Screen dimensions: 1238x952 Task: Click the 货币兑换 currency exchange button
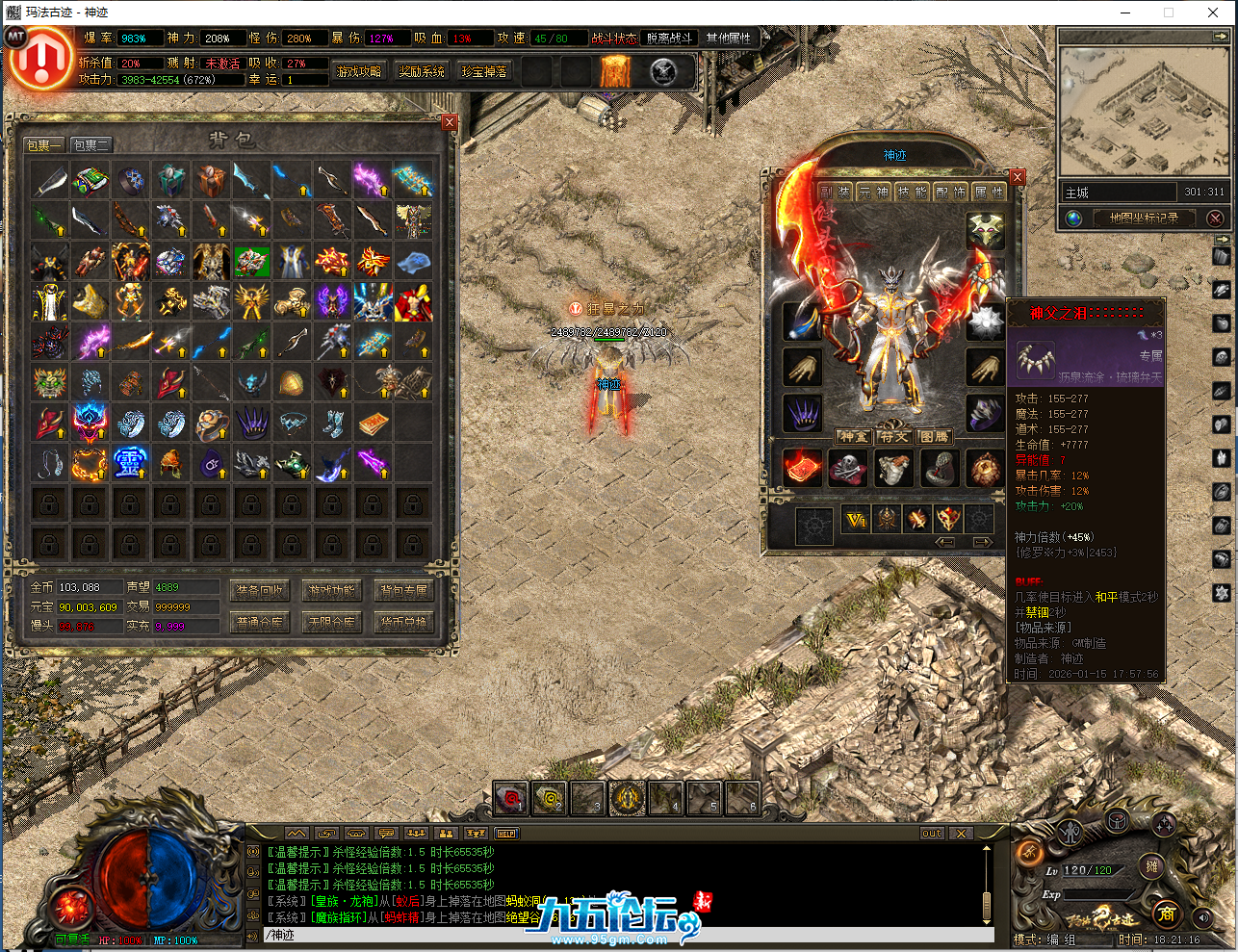click(x=403, y=623)
